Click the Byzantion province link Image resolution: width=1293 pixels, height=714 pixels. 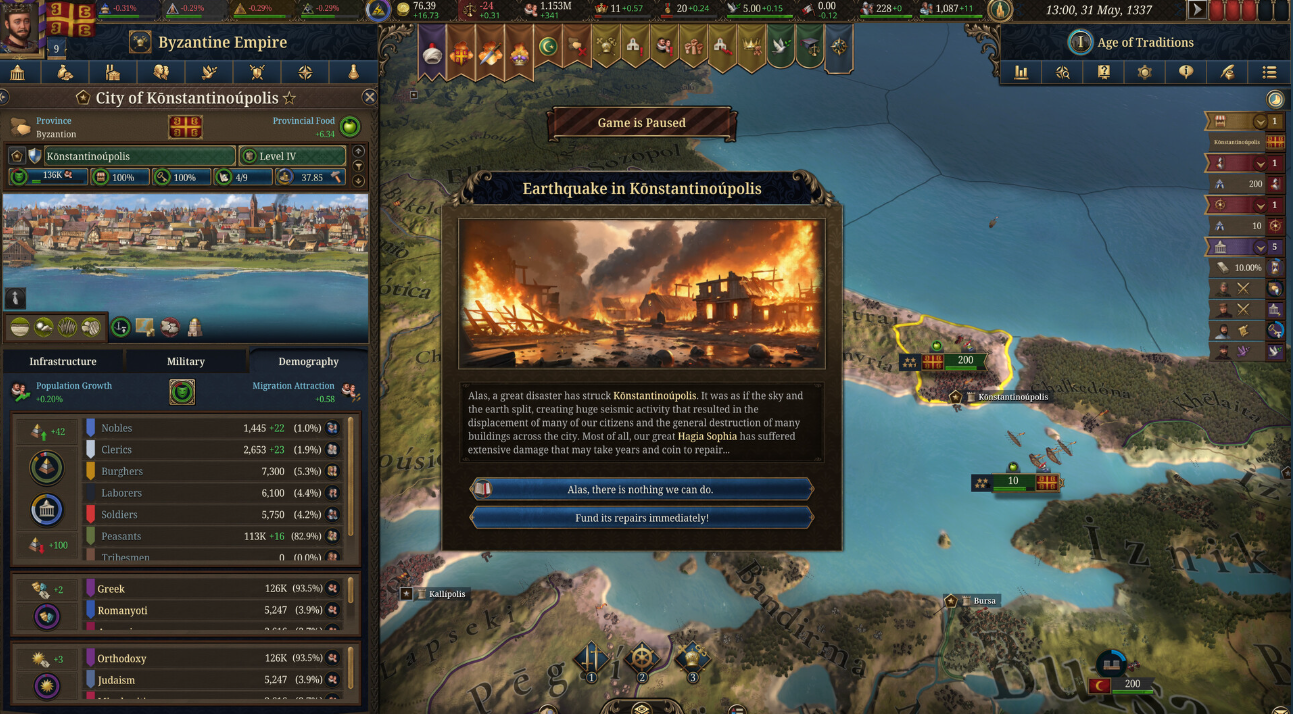click(x=55, y=133)
